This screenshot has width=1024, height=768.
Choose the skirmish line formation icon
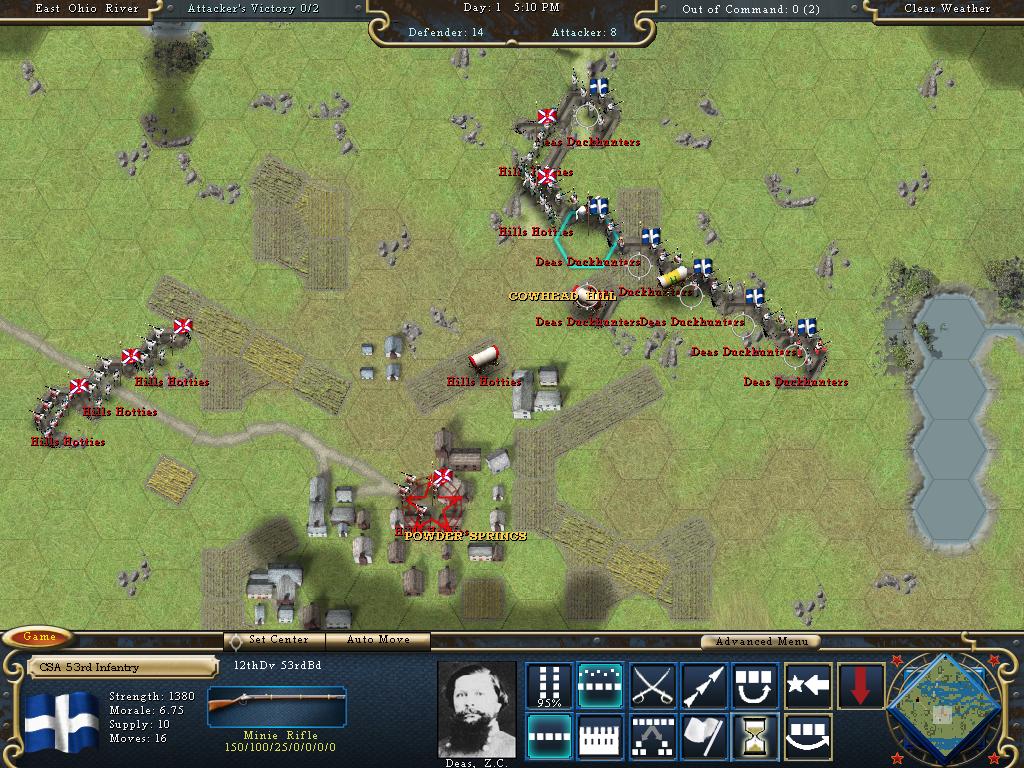point(601,686)
